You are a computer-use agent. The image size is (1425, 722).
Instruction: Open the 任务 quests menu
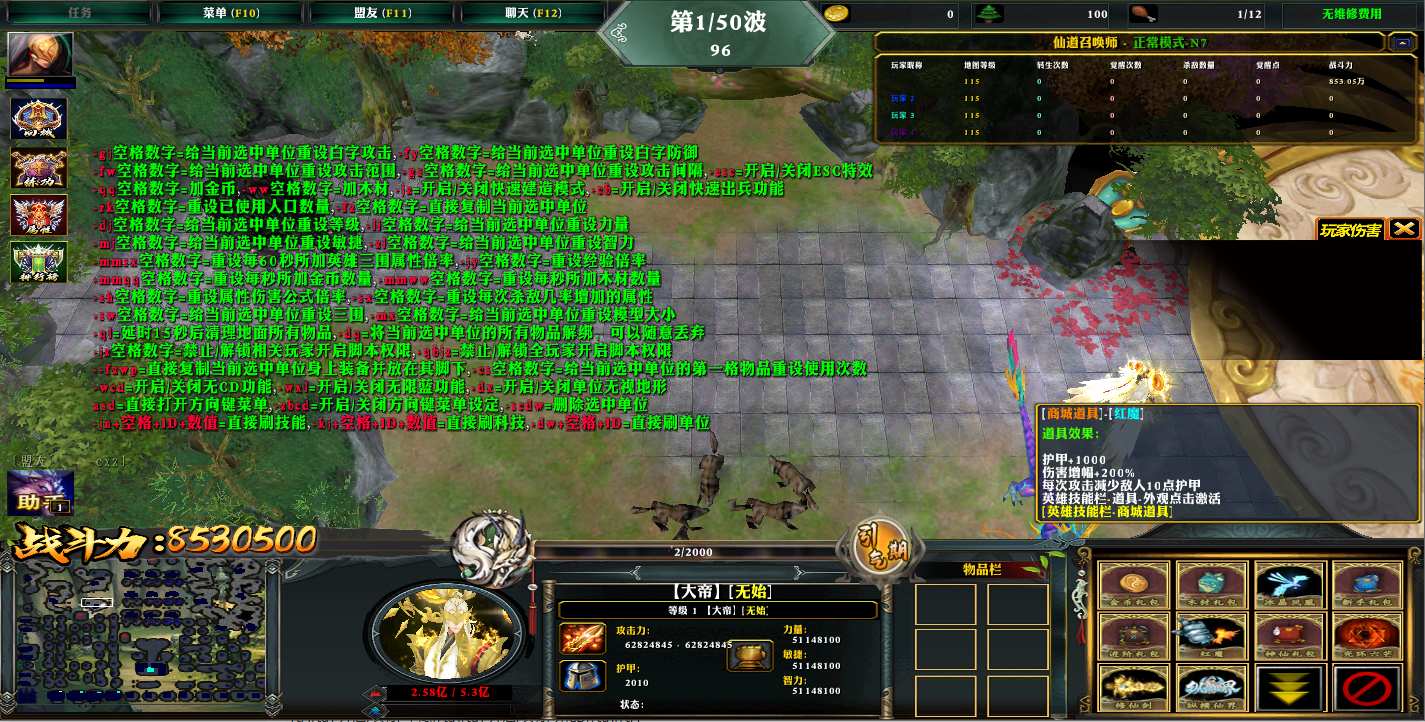(80, 13)
